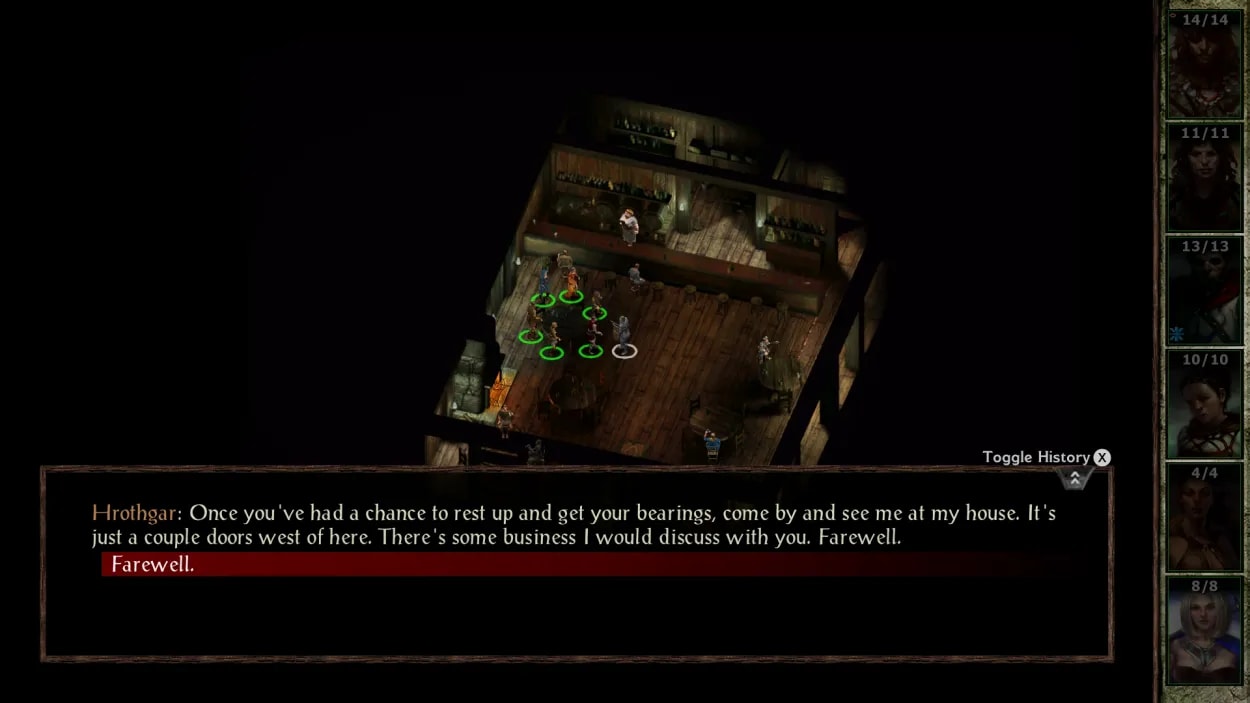Choose the character portrait with 10/10 hit points
This screenshot has width=1250, height=703.
pos(1204,405)
